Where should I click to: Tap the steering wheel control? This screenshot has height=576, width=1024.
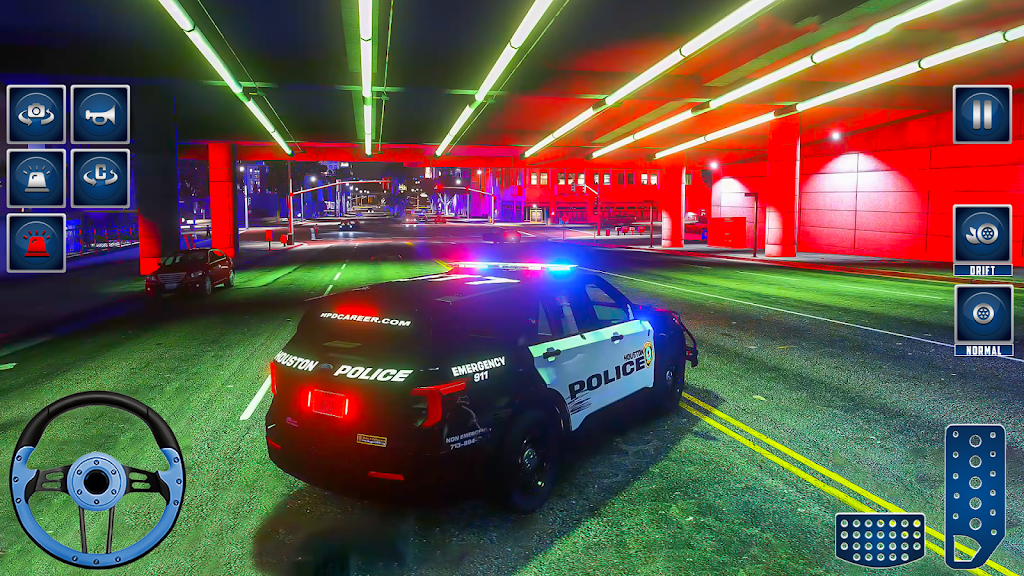97,479
